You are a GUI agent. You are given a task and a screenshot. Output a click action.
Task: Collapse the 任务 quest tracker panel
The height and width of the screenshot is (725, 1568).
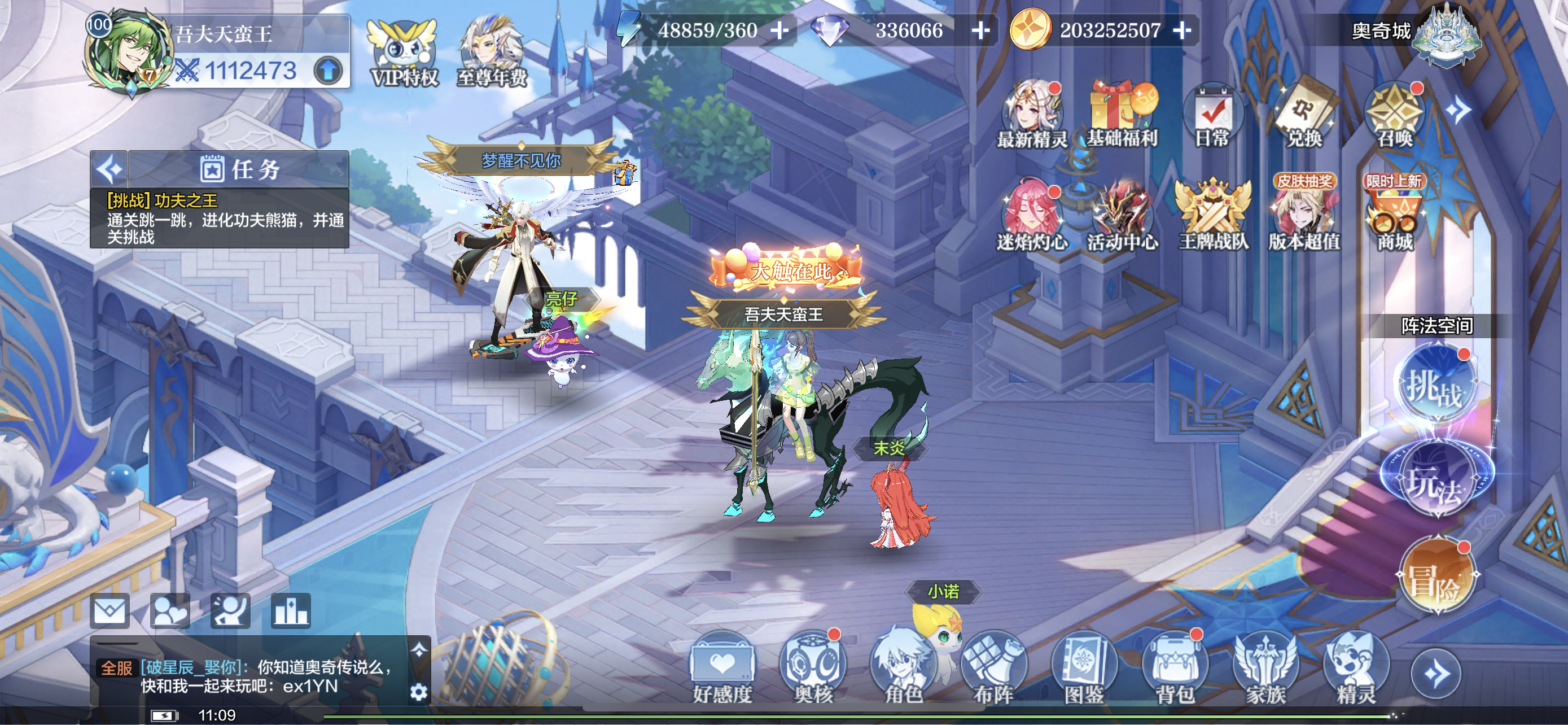pos(110,169)
